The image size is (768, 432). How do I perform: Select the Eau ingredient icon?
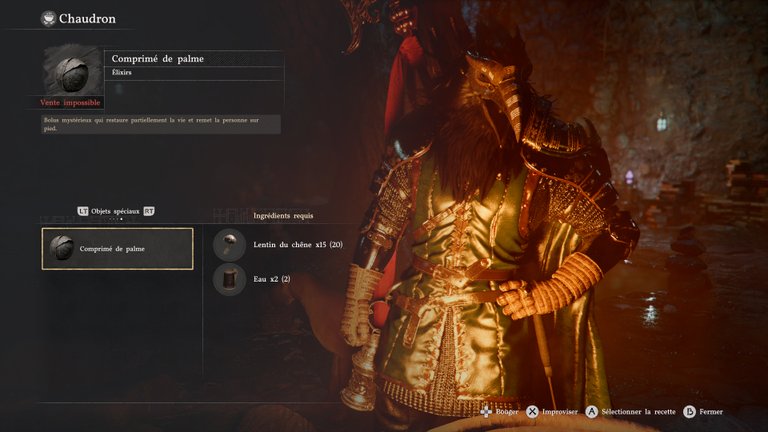[x=229, y=279]
